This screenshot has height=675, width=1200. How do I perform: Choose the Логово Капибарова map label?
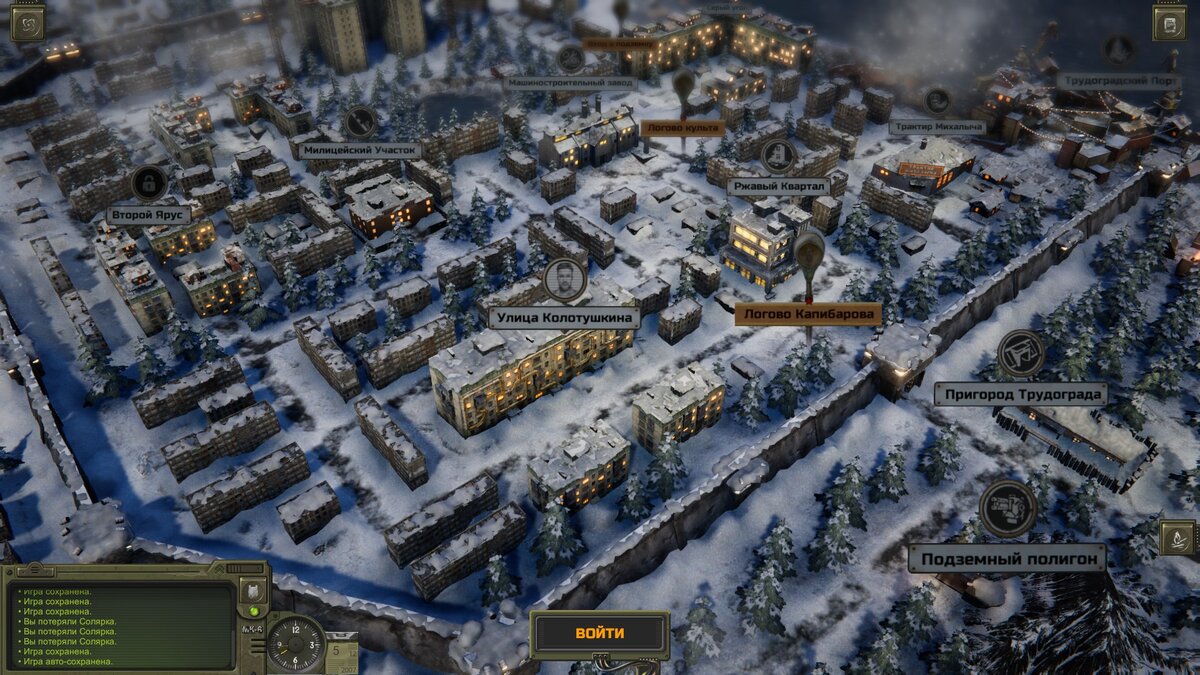[x=808, y=314]
